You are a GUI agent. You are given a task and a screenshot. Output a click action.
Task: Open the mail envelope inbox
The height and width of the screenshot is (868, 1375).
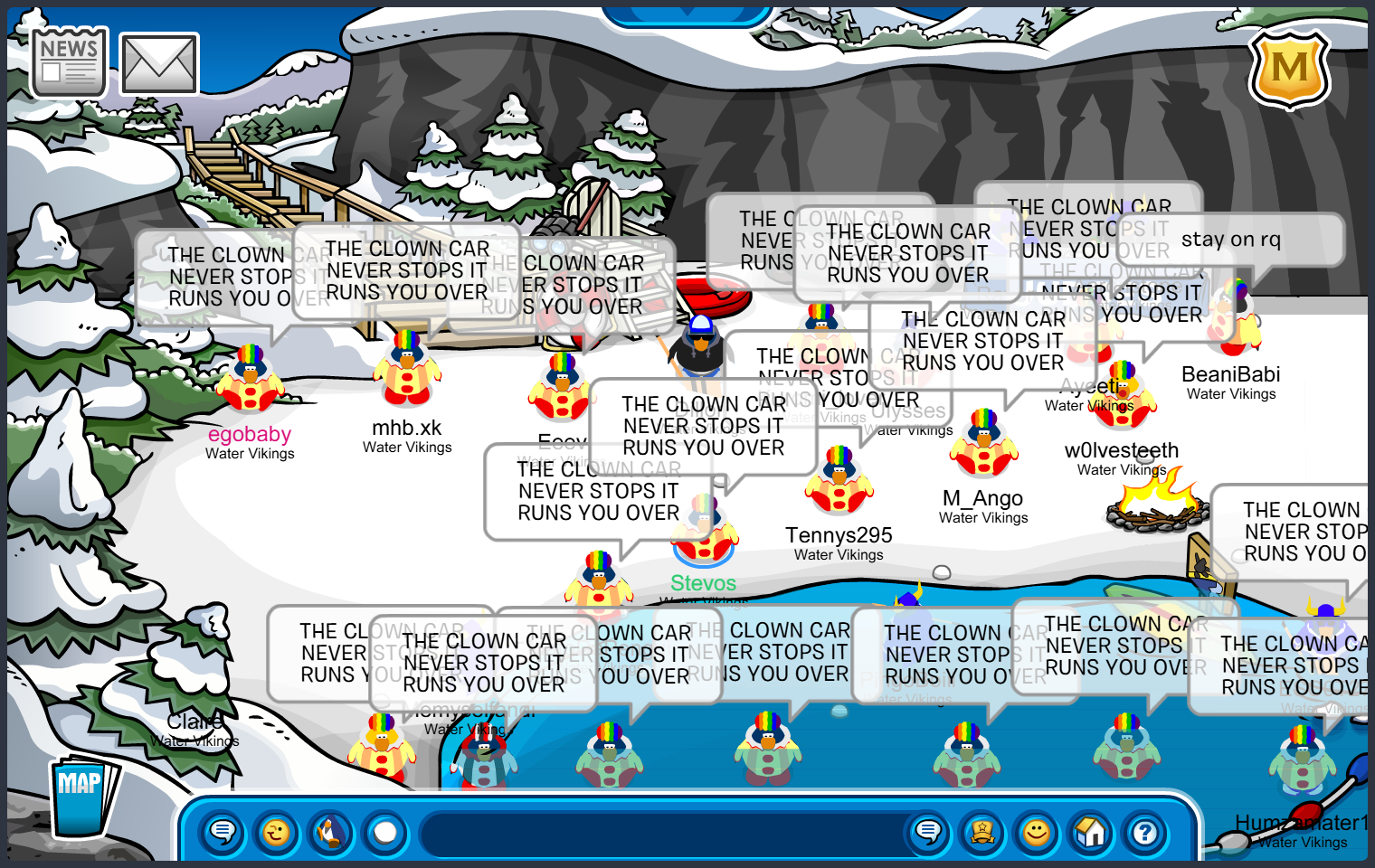(159, 64)
